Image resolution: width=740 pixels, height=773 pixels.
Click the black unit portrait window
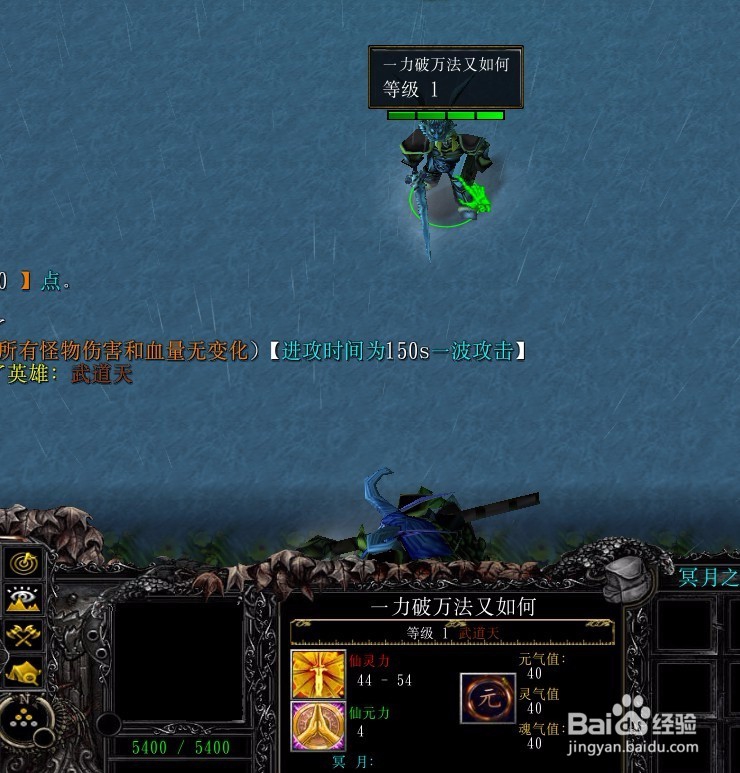(178, 661)
